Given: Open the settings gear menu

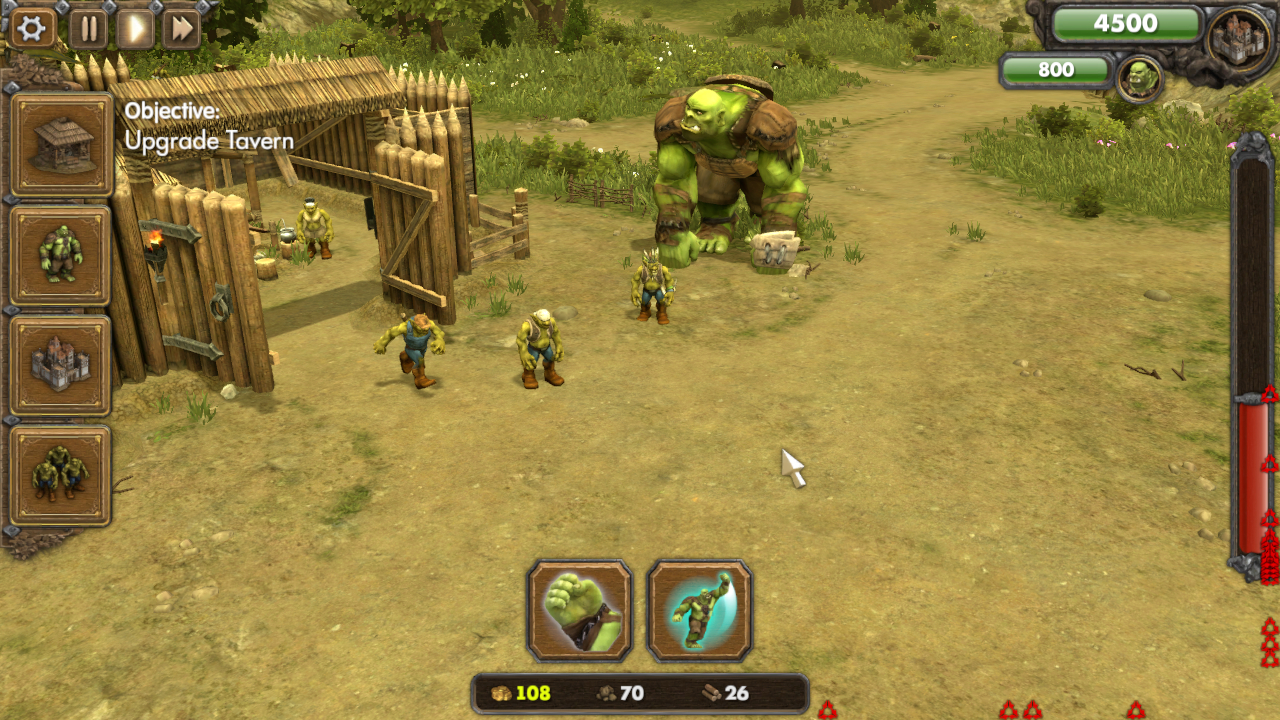Looking at the screenshot, I should click(32, 27).
